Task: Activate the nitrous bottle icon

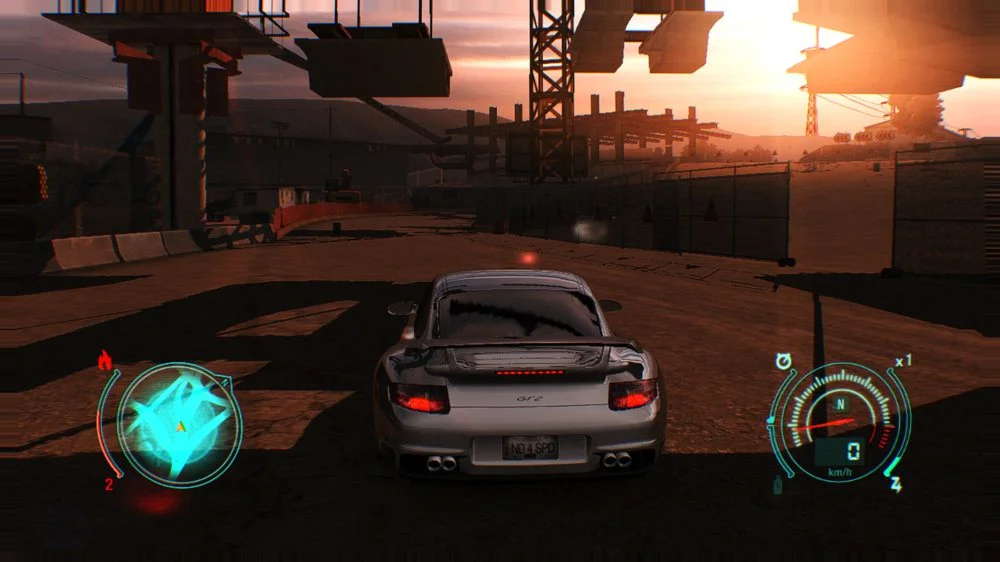Action: pos(777,486)
